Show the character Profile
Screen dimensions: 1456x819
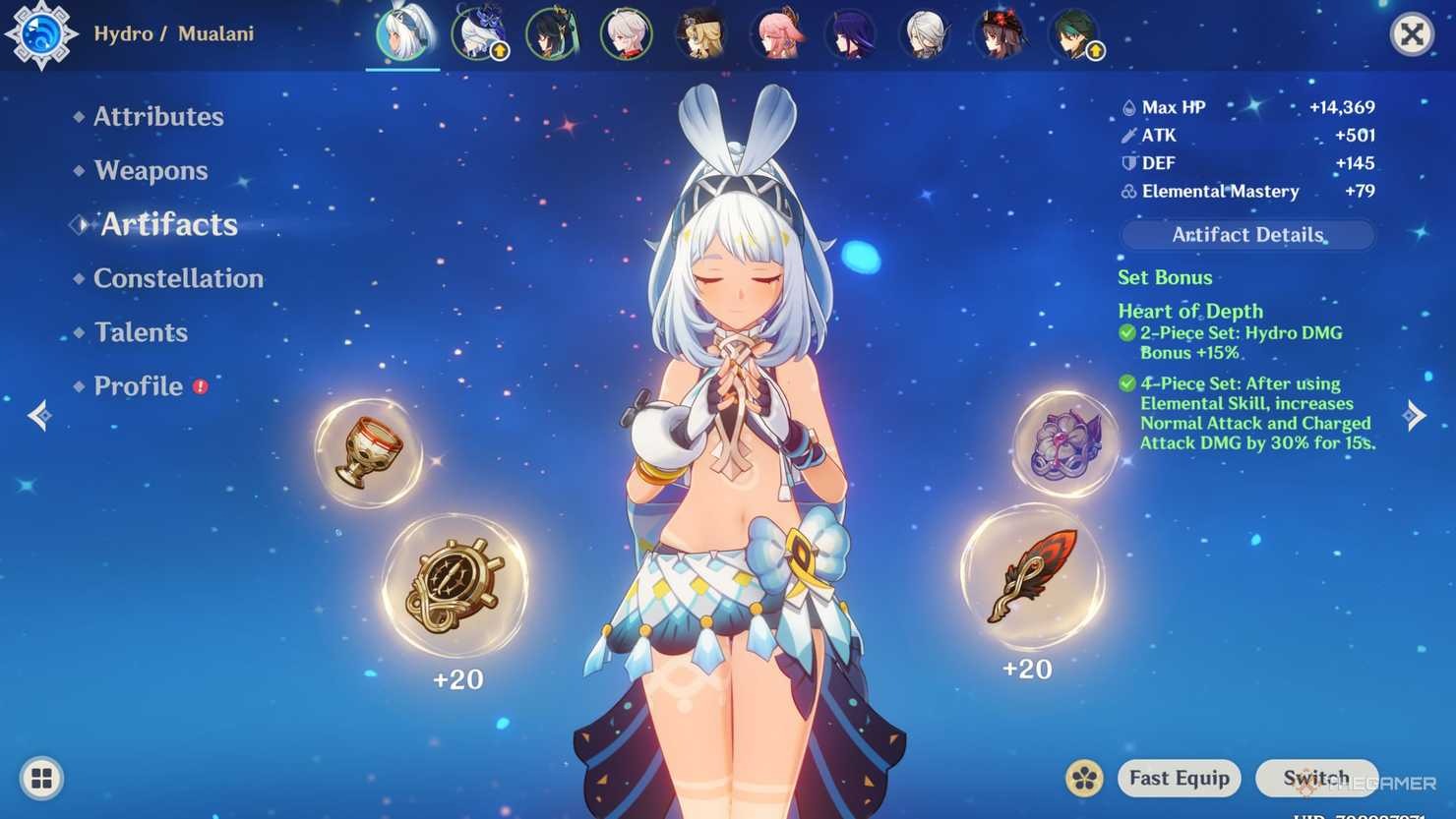(x=138, y=386)
